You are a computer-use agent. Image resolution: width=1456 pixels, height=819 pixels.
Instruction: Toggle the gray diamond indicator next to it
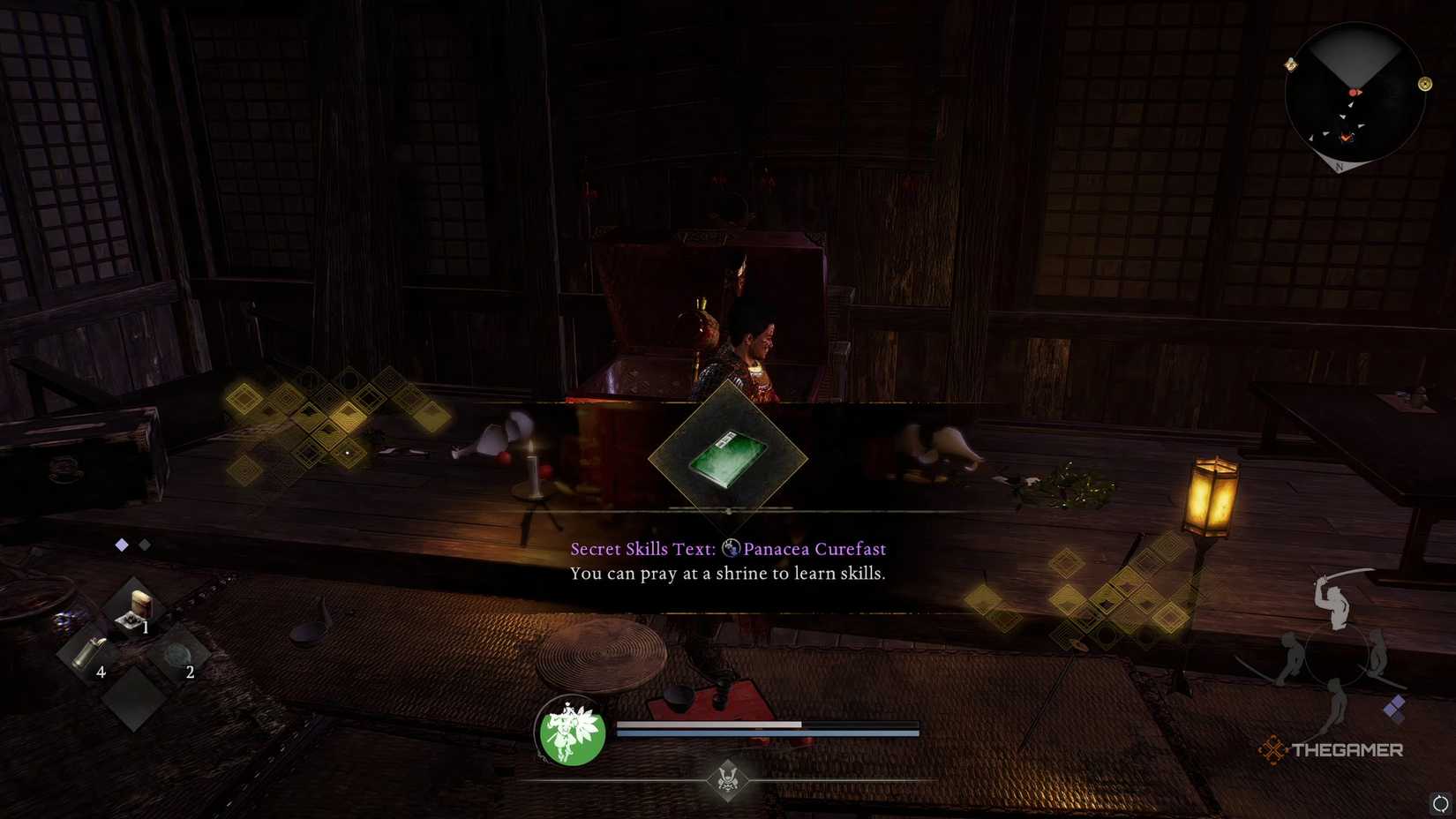tap(145, 545)
